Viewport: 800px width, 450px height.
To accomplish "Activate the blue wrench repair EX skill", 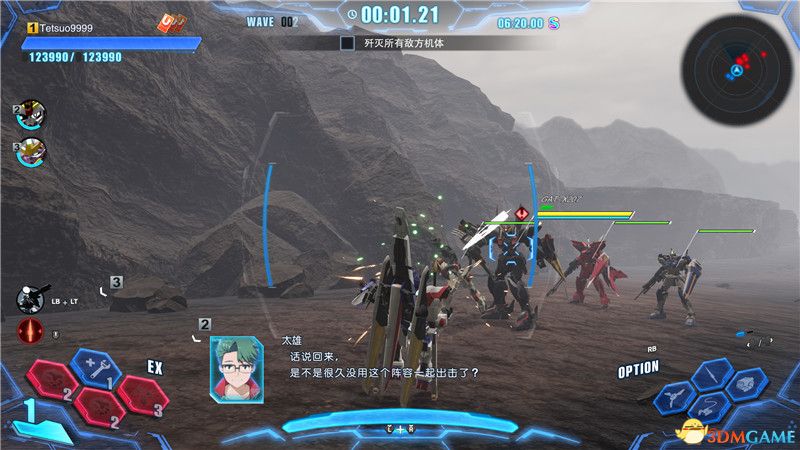I will point(97,368).
